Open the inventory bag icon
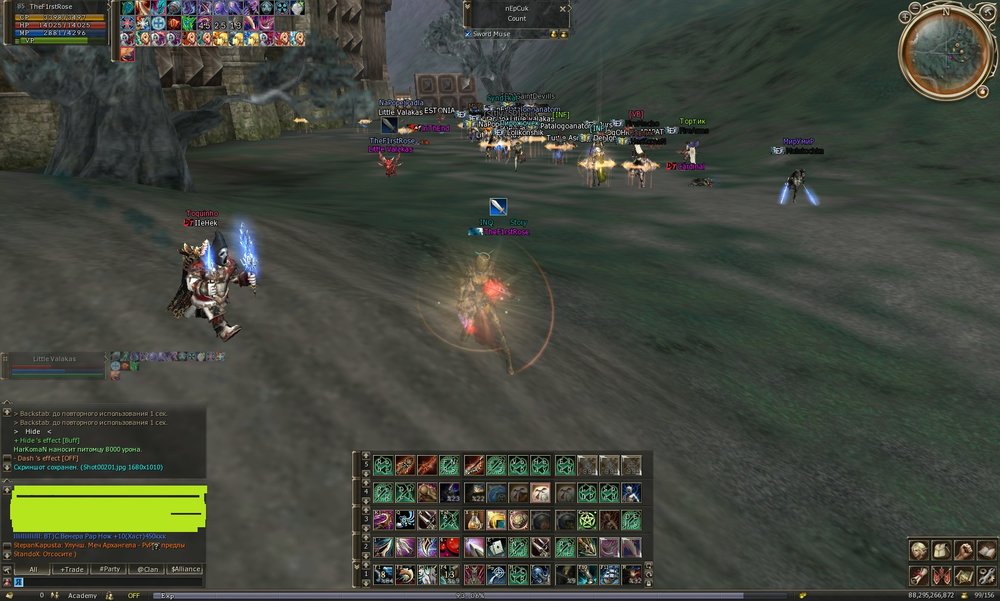Viewport: 1000px width, 601px height. 940,550
